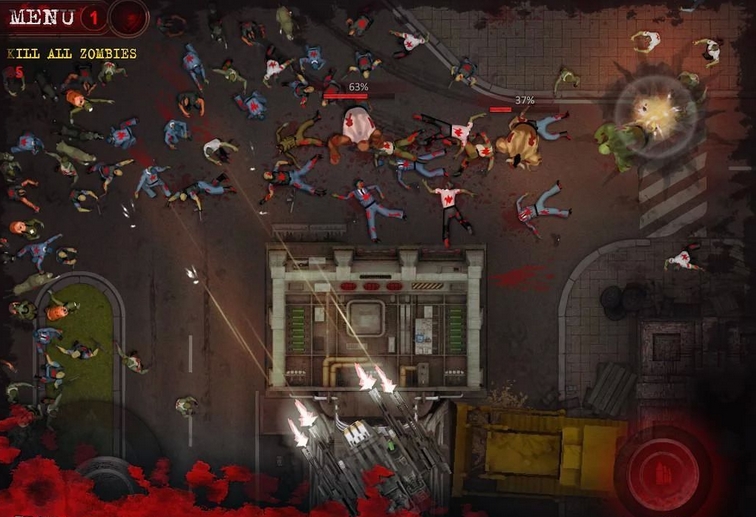Open the MENU button
This screenshot has width=756, height=517.
pos(40,17)
